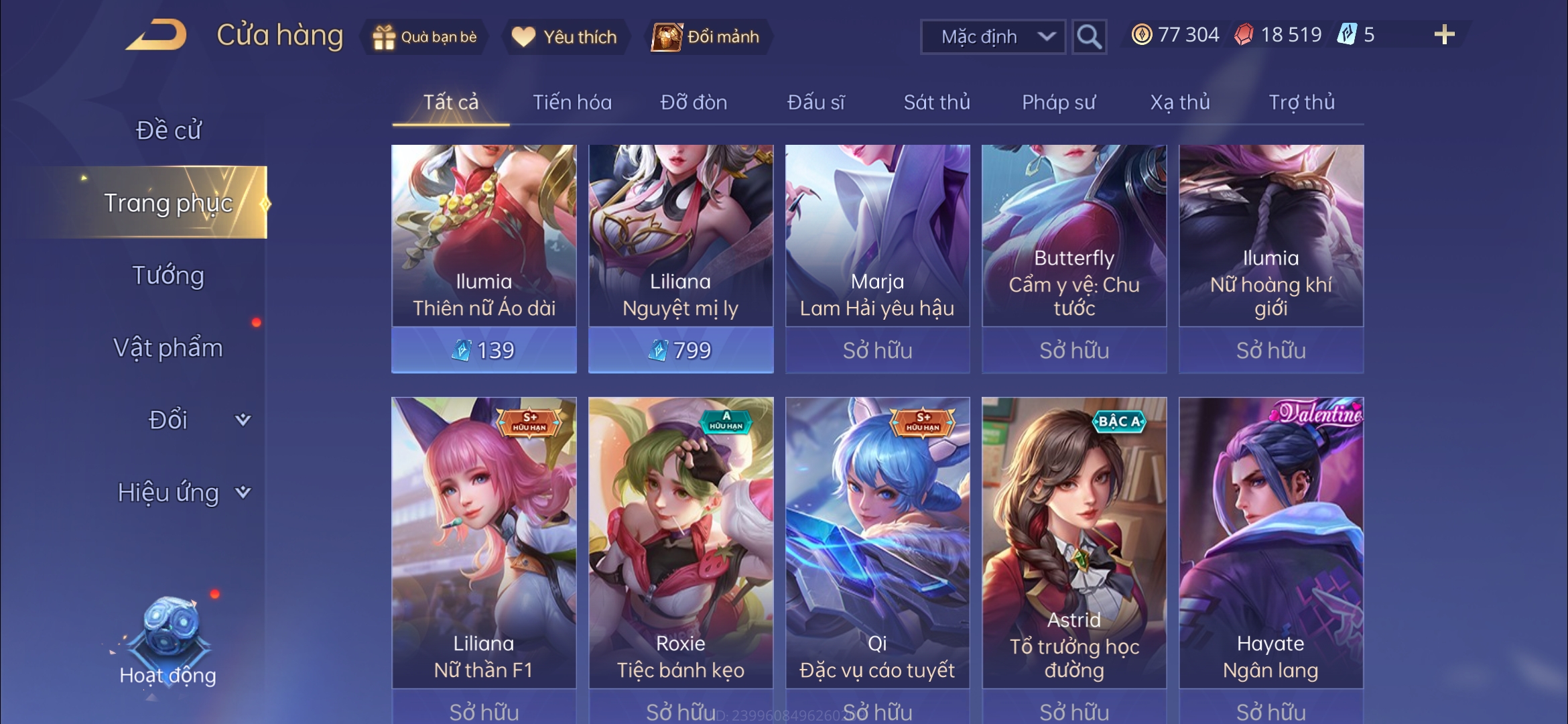Buy Liliana Nguyệt mị ly for 799
Screen dimensions: 1568x724
point(681,349)
